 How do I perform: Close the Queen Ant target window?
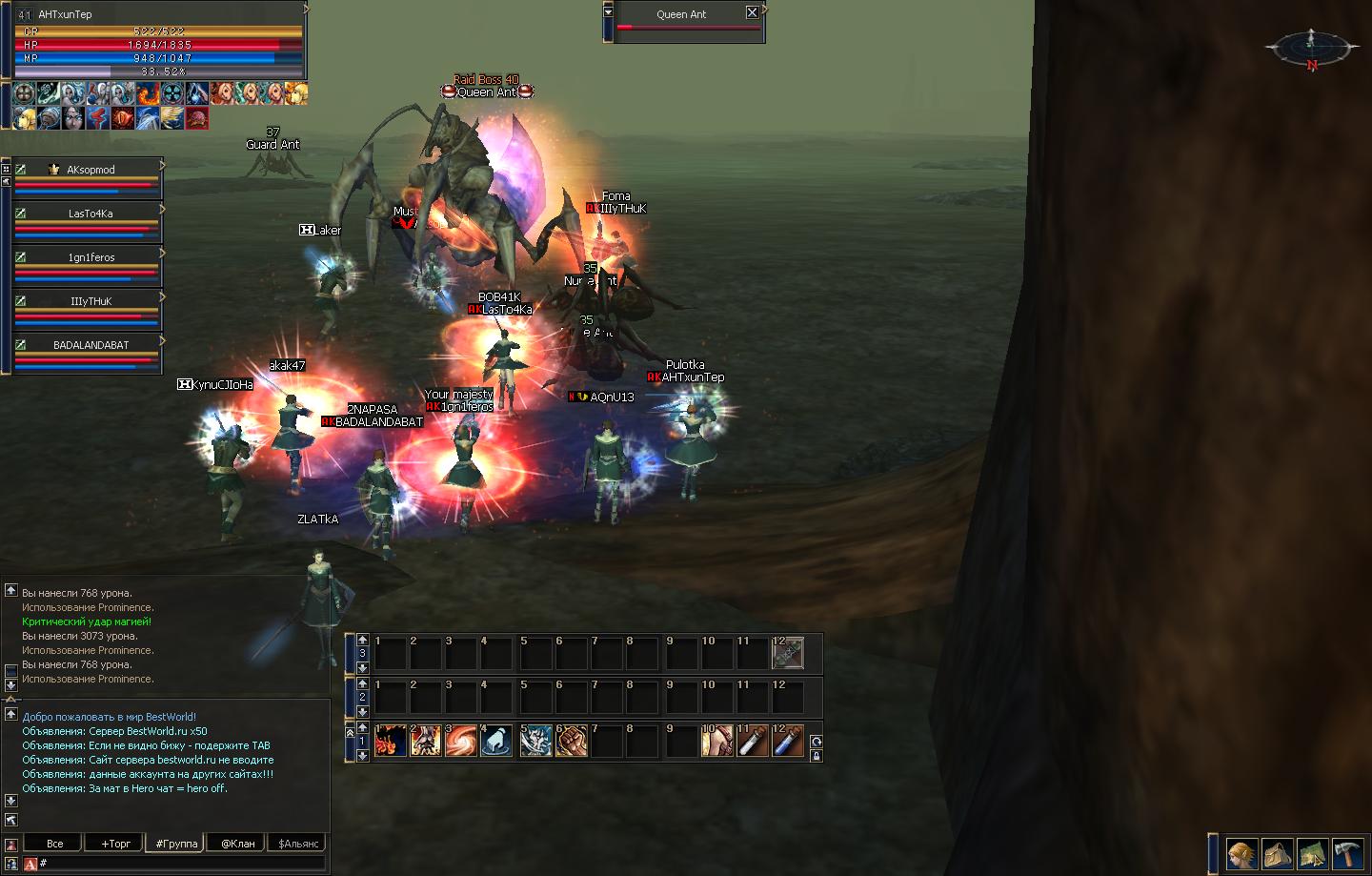752,12
